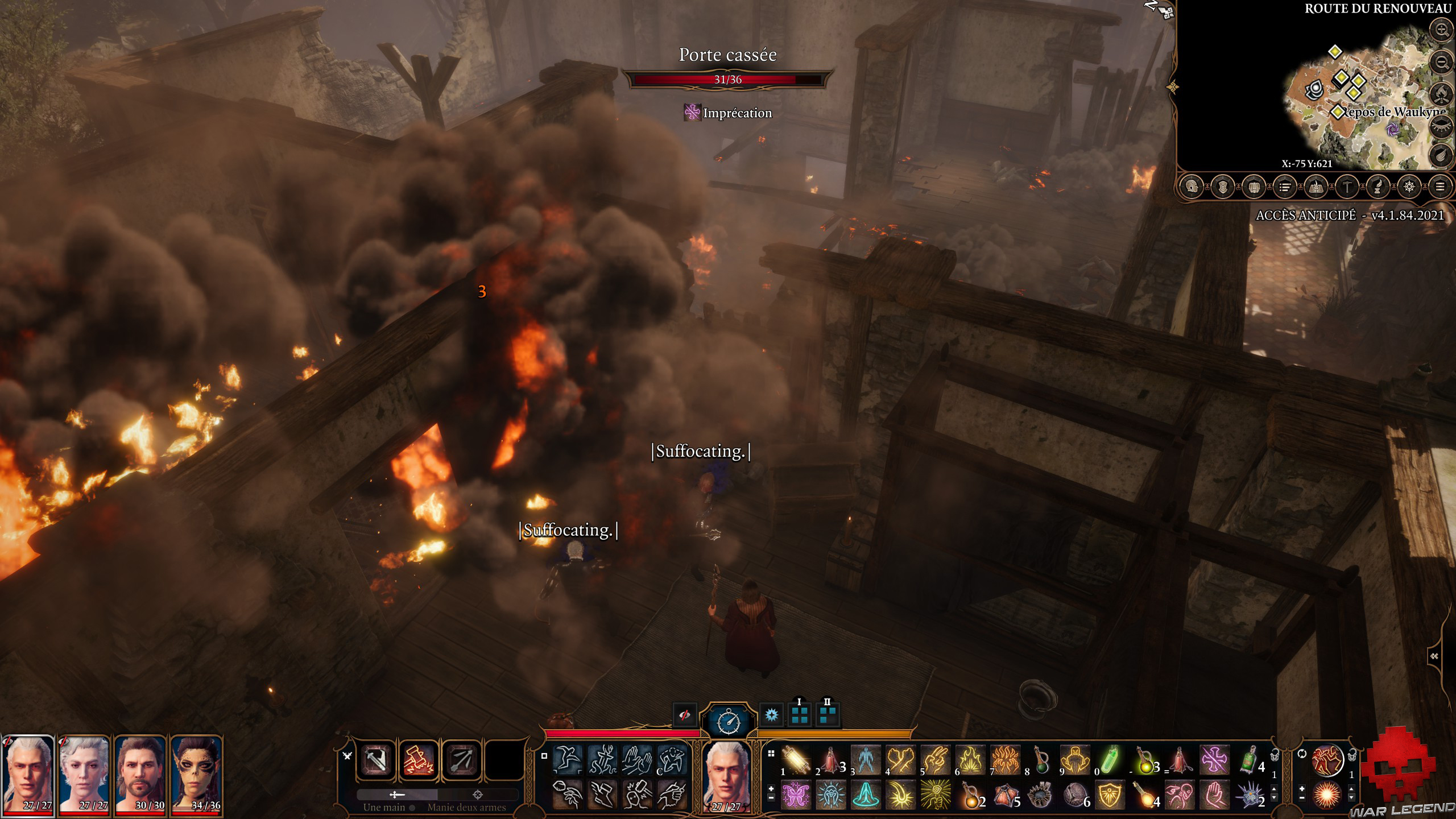This screenshot has width=1456, height=819.
Task: Cast the orange flame hands spell
Action: (1005, 760)
